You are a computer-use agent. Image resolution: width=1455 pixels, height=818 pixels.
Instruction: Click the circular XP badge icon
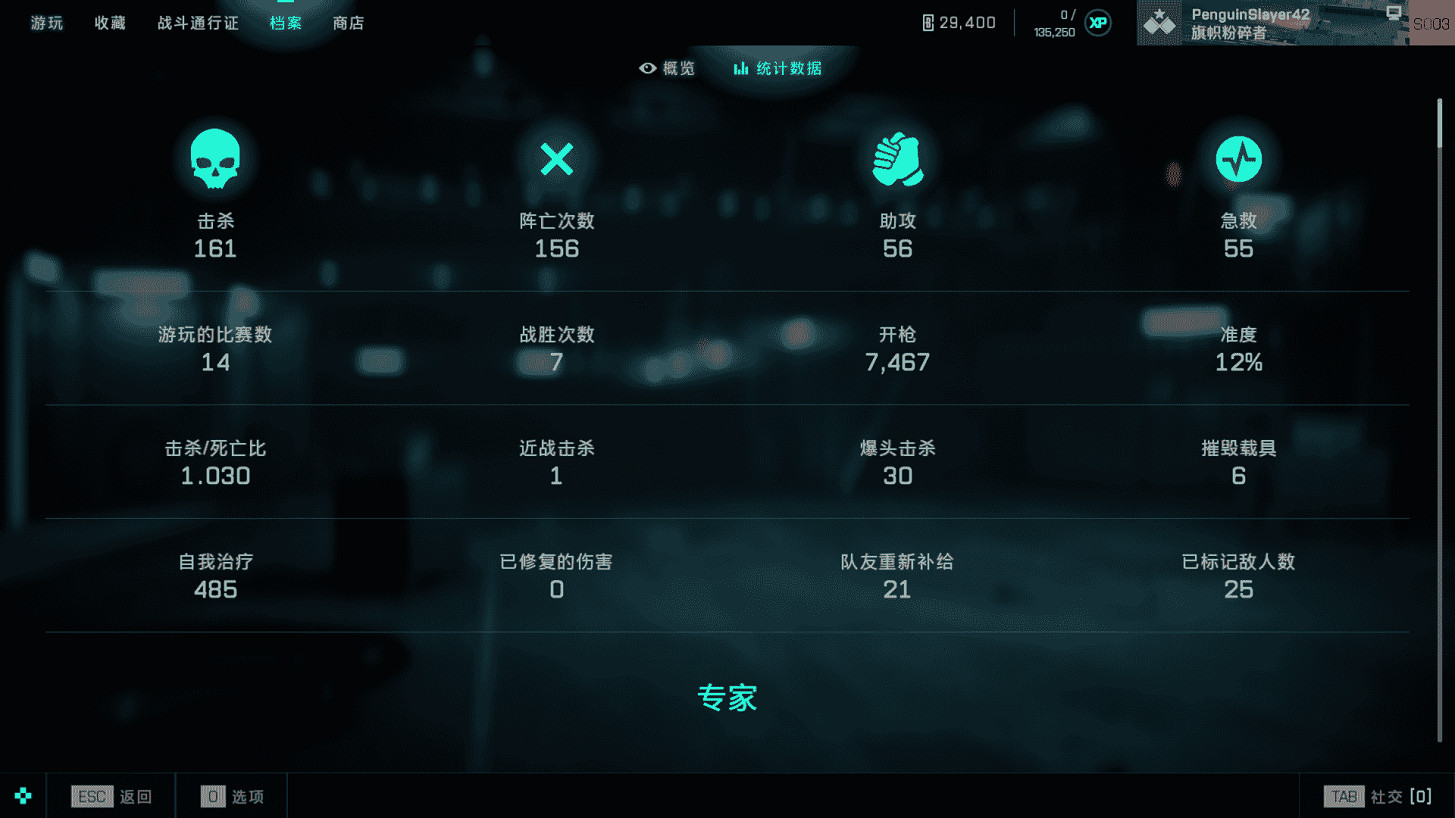click(x=1096, y=22)
